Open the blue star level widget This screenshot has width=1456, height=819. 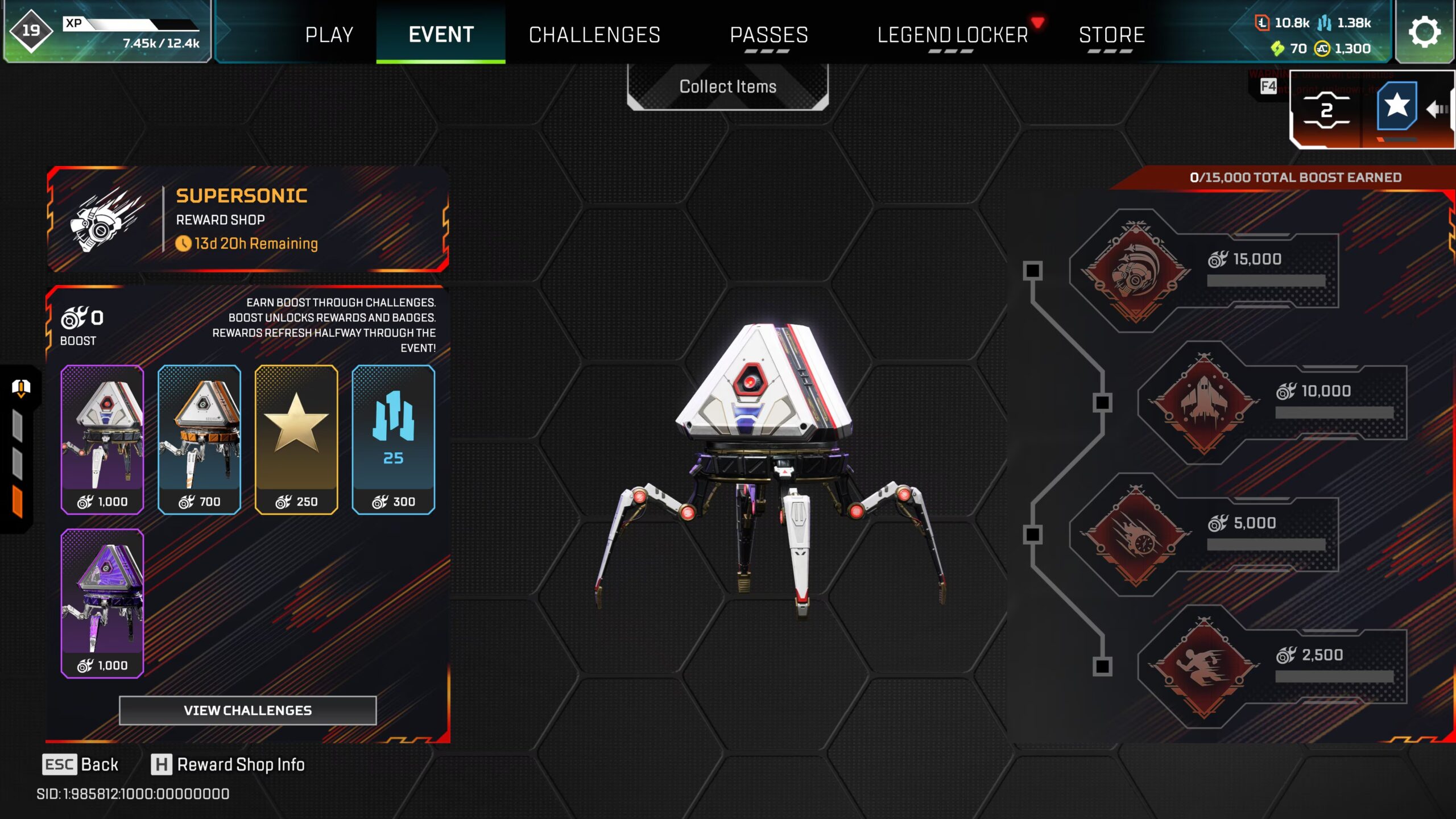point(1396,106)
